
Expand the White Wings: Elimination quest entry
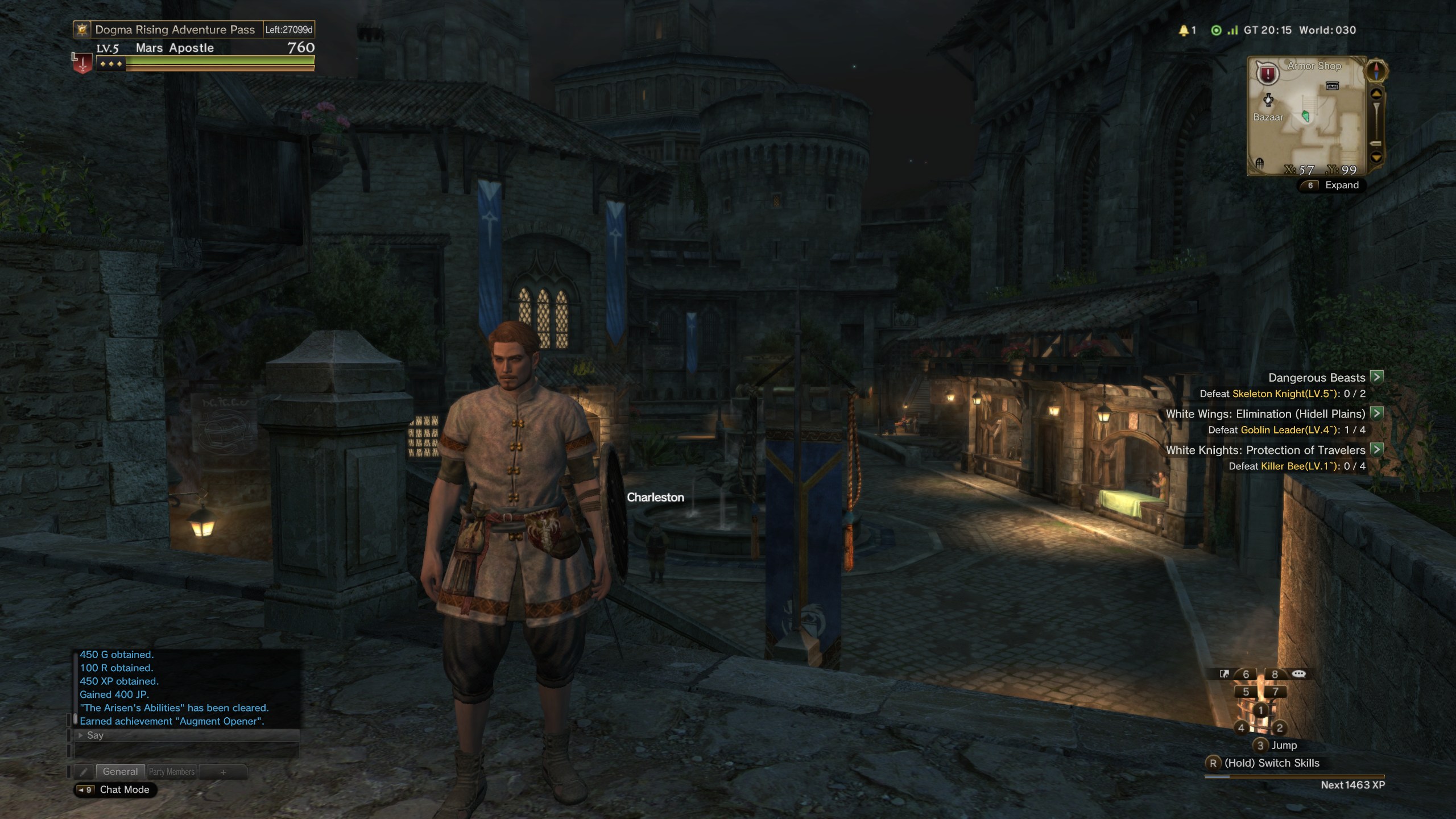(x=1376, y=413)
